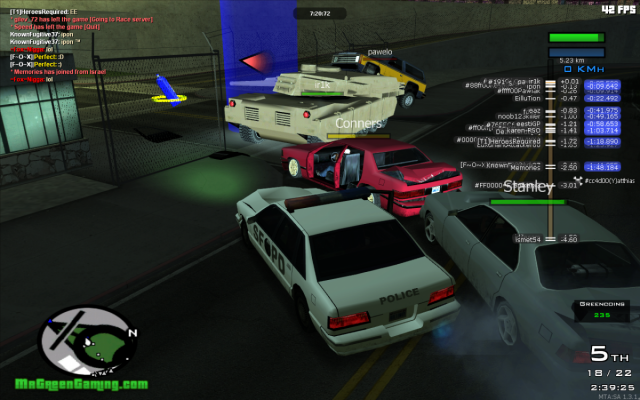Pick ismet54 at the bottom of progress list
The image size is (640, 400).
point(527,239)
